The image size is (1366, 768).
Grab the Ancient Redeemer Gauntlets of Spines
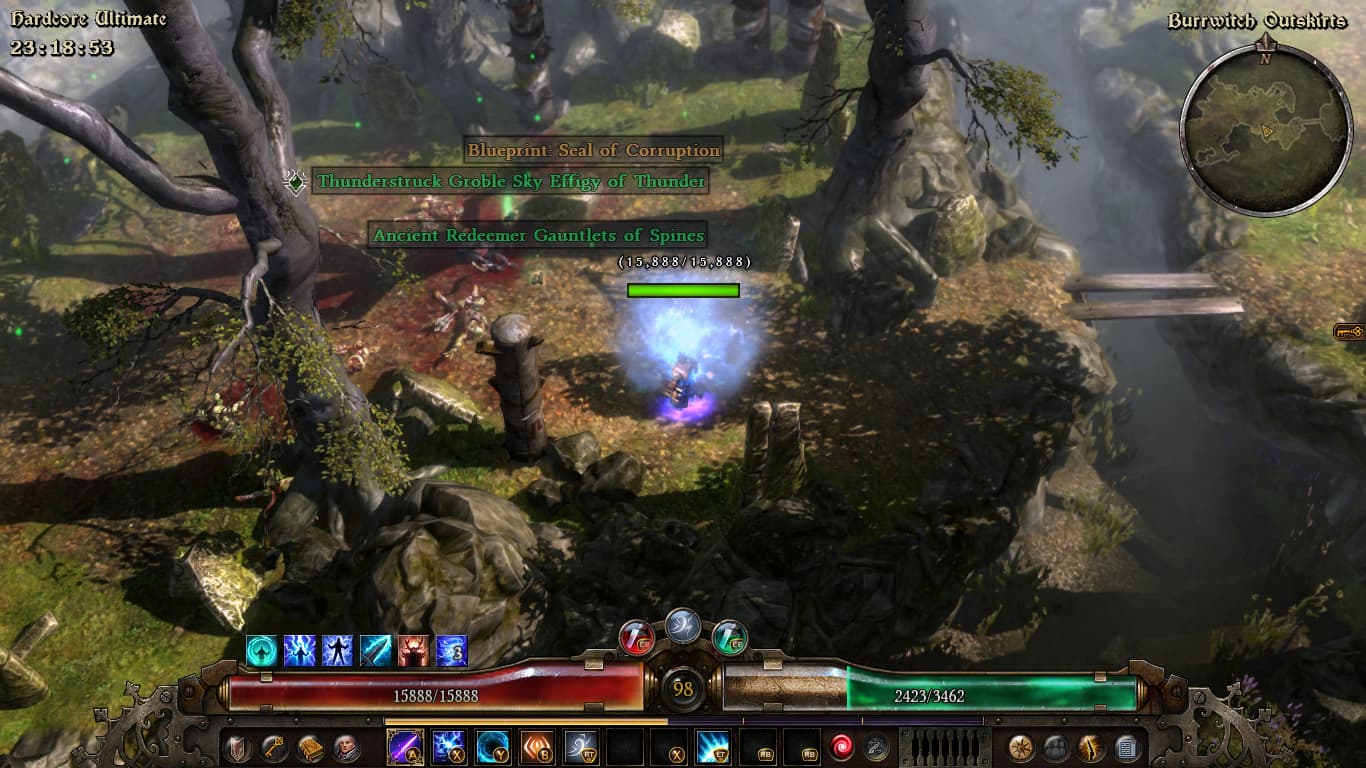538,236
